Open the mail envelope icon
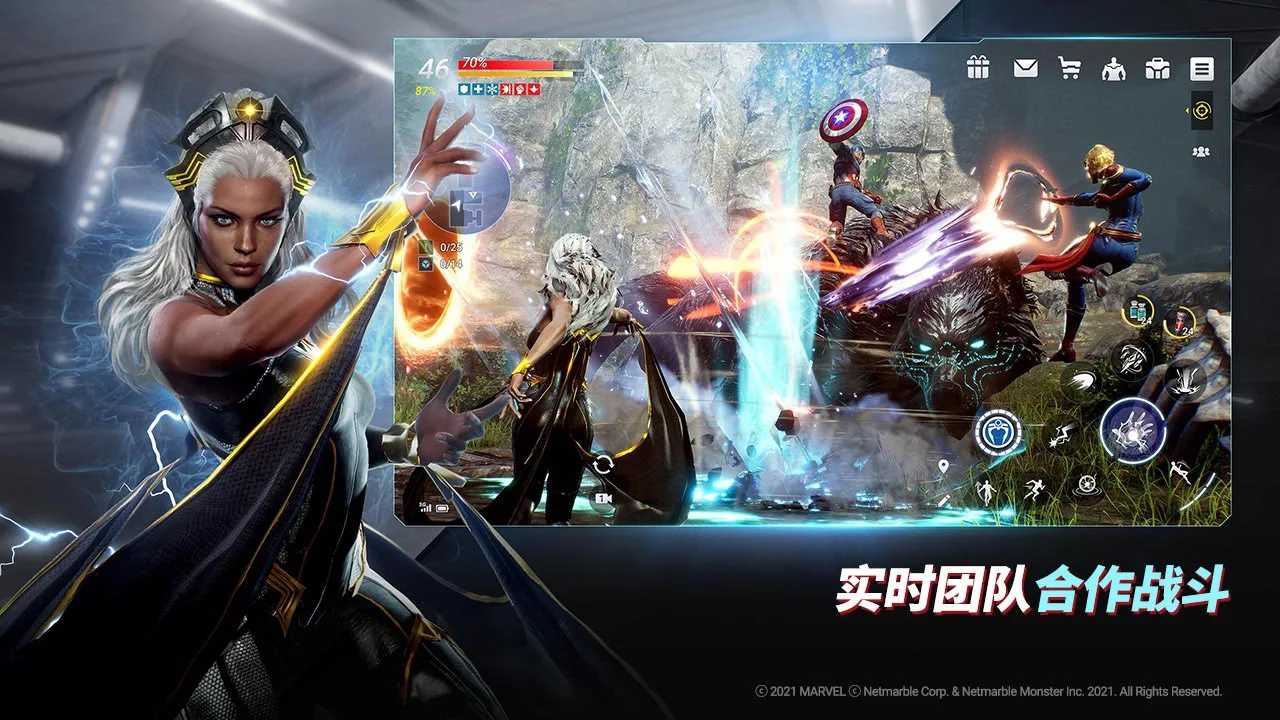 (1024, 68)
